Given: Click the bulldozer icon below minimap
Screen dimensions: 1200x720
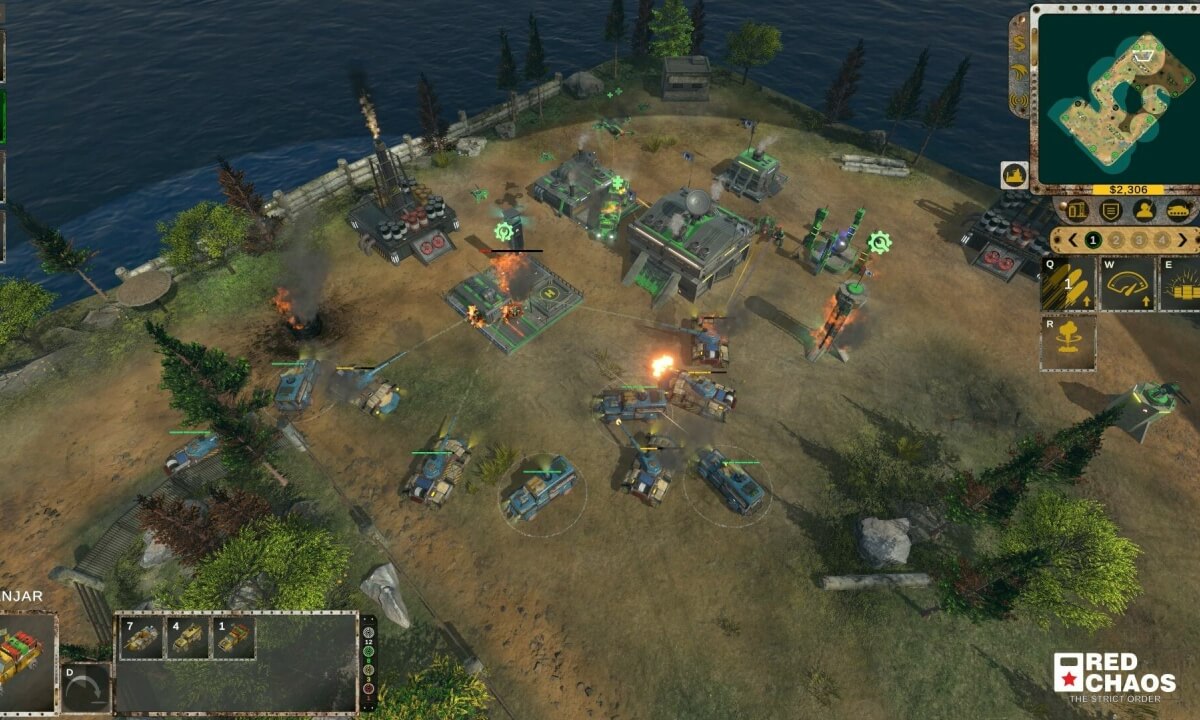Looking at the screenshot, I should point(1014,175).
